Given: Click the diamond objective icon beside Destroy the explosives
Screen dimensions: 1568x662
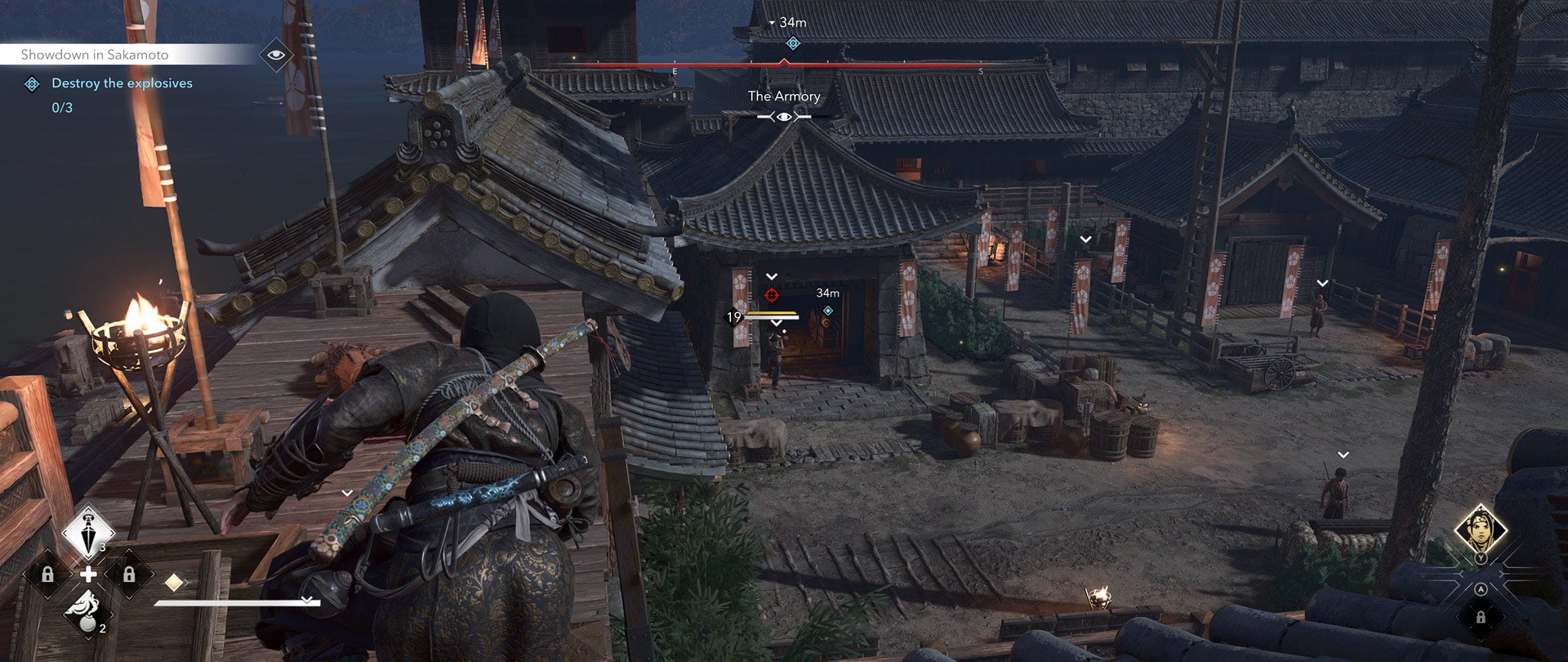Looking at the screenshot, I should click(x=32, y=83).
